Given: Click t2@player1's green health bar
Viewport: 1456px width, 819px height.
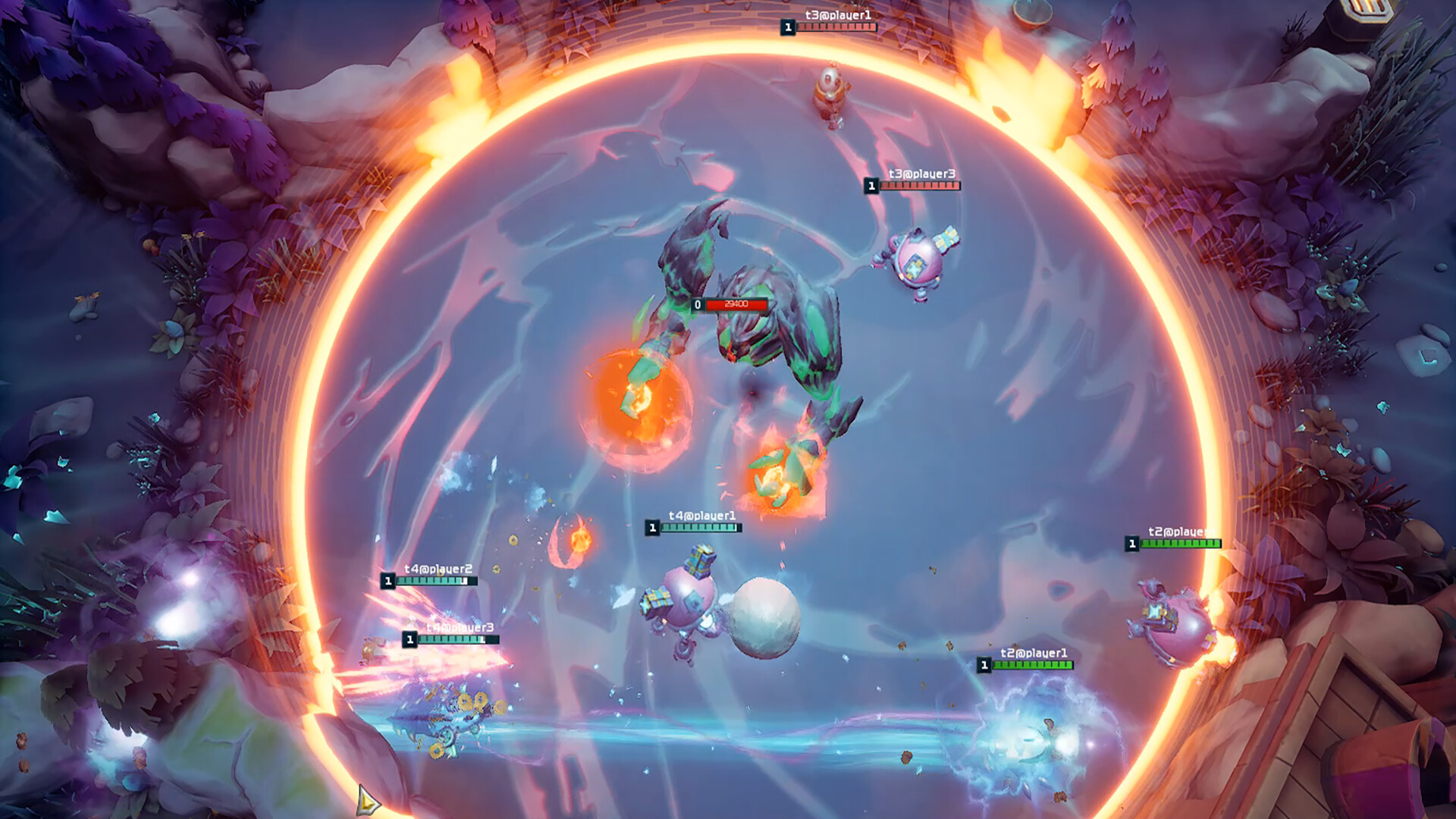Looking at the screenshot, I should (x=1034, y=666).
